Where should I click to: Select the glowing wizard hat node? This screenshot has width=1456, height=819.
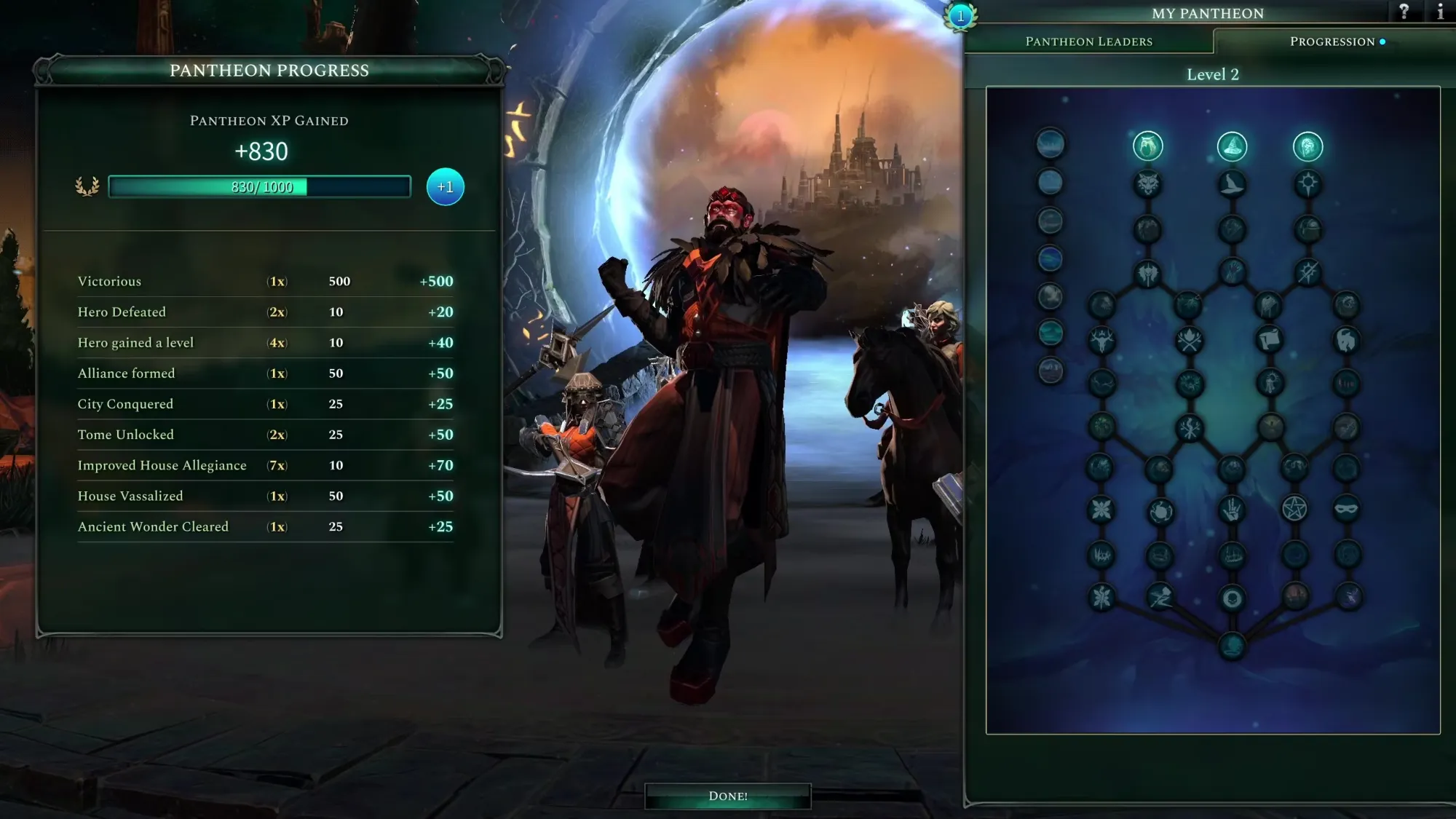point(1232,147)
